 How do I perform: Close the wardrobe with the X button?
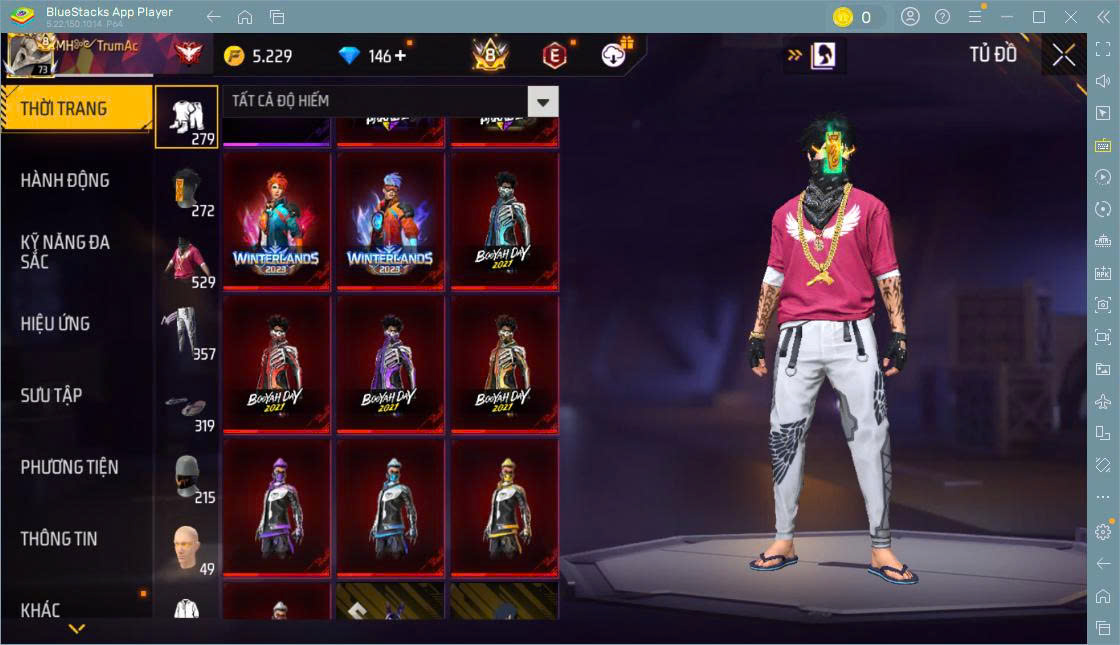pos(1064,55)
